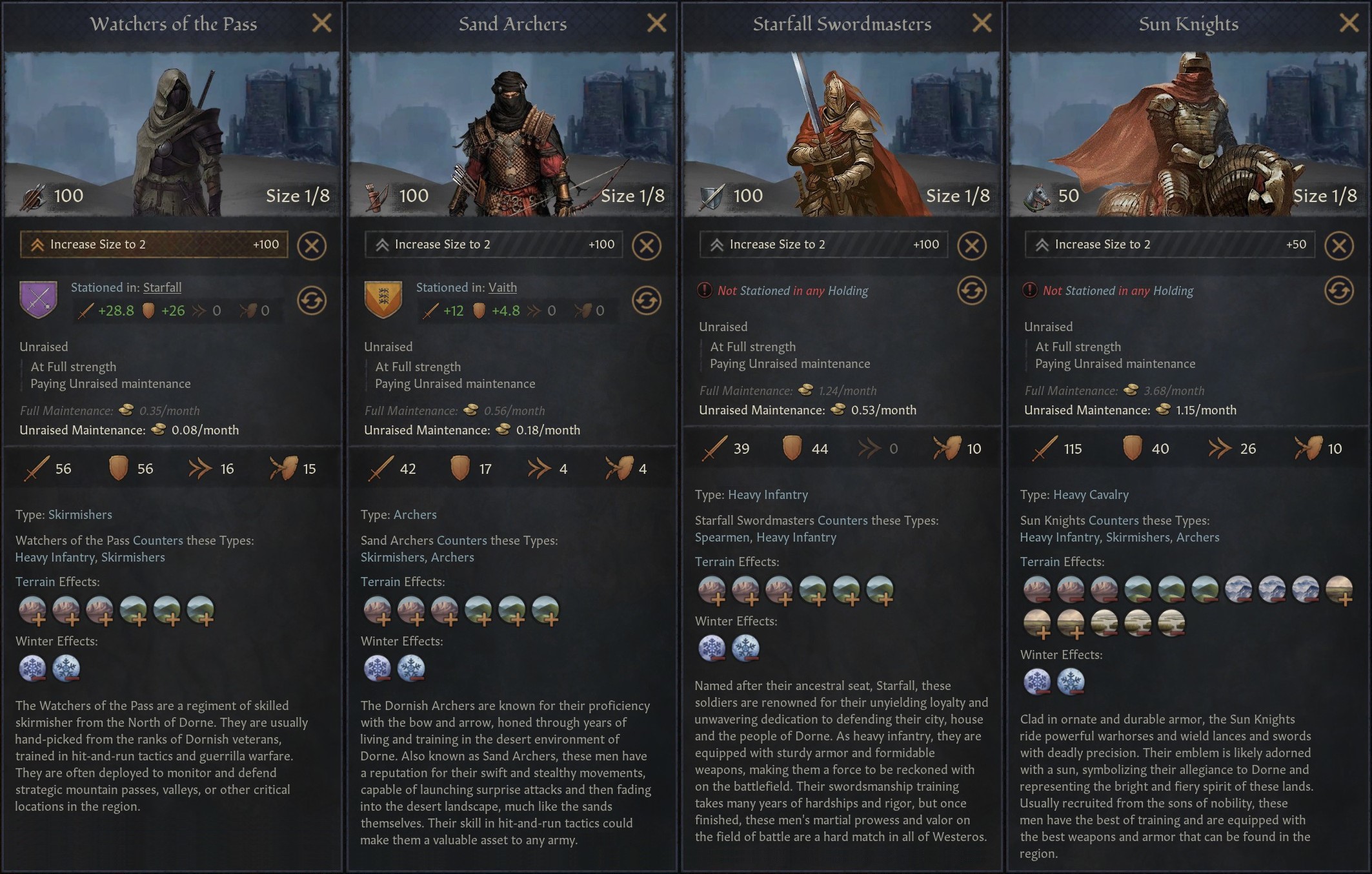Cancel the Sand Archers size increase

[647, 245]
